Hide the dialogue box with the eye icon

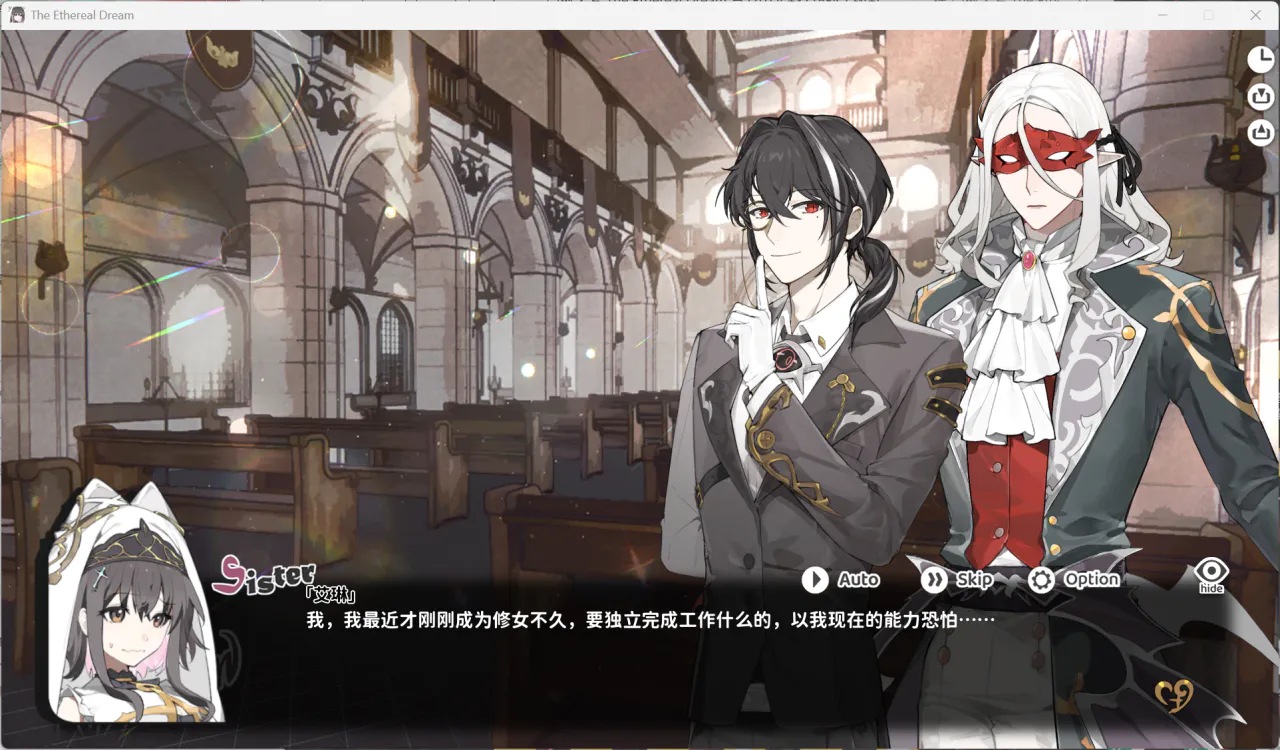pyautogui.click(x=1212, y=574)
